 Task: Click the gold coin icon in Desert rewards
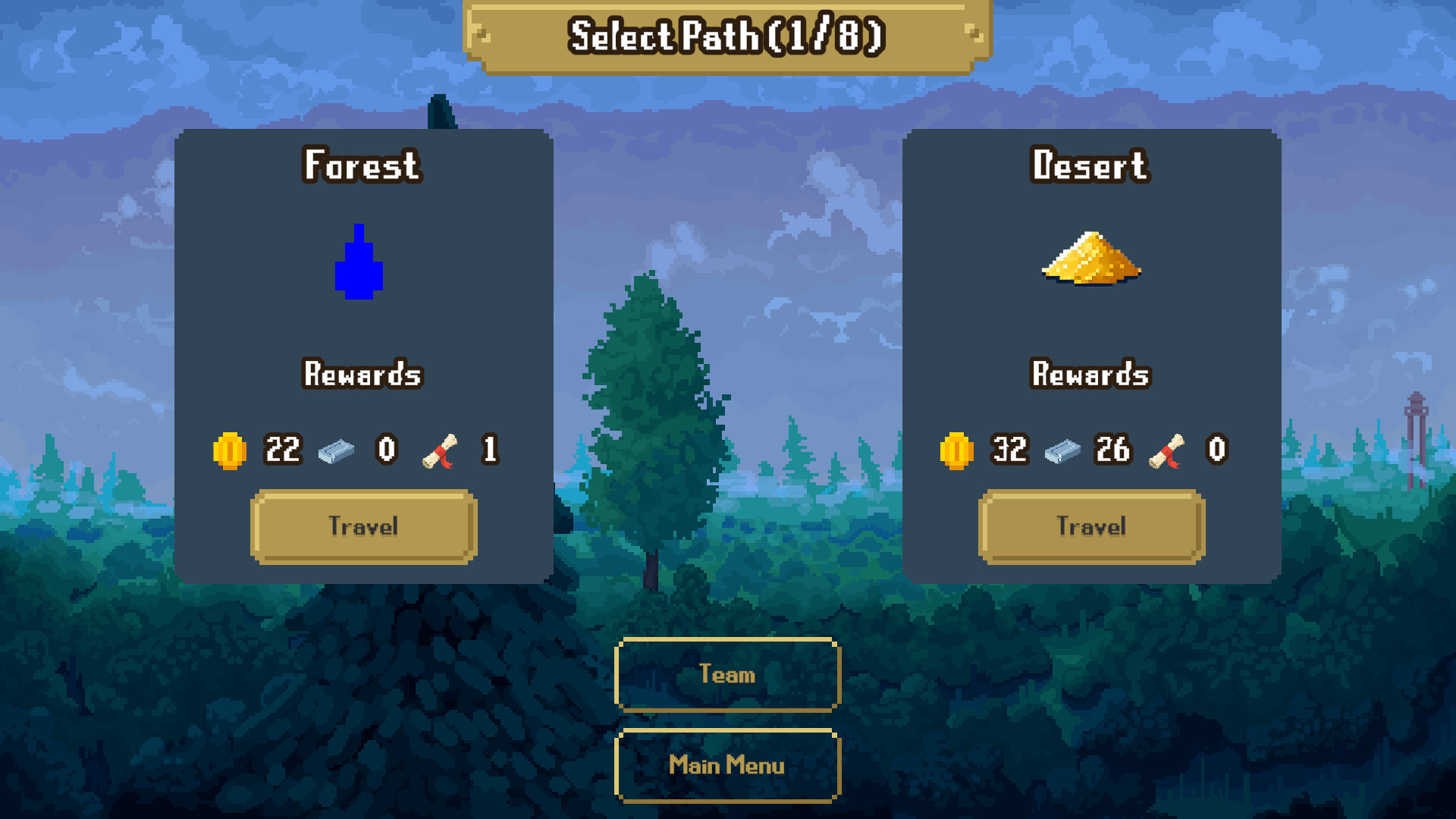pos(956,450)
